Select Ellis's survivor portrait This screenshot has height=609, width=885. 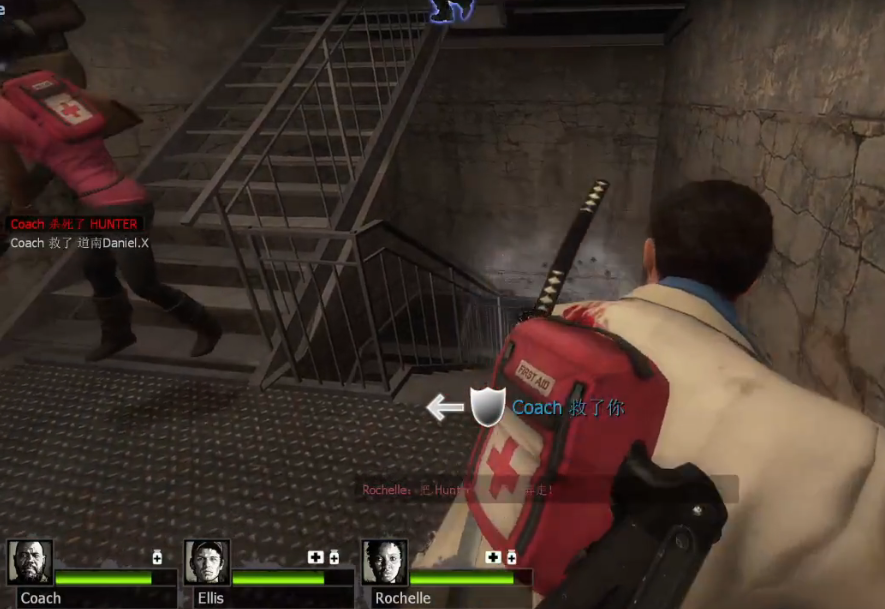click(207, 562)
